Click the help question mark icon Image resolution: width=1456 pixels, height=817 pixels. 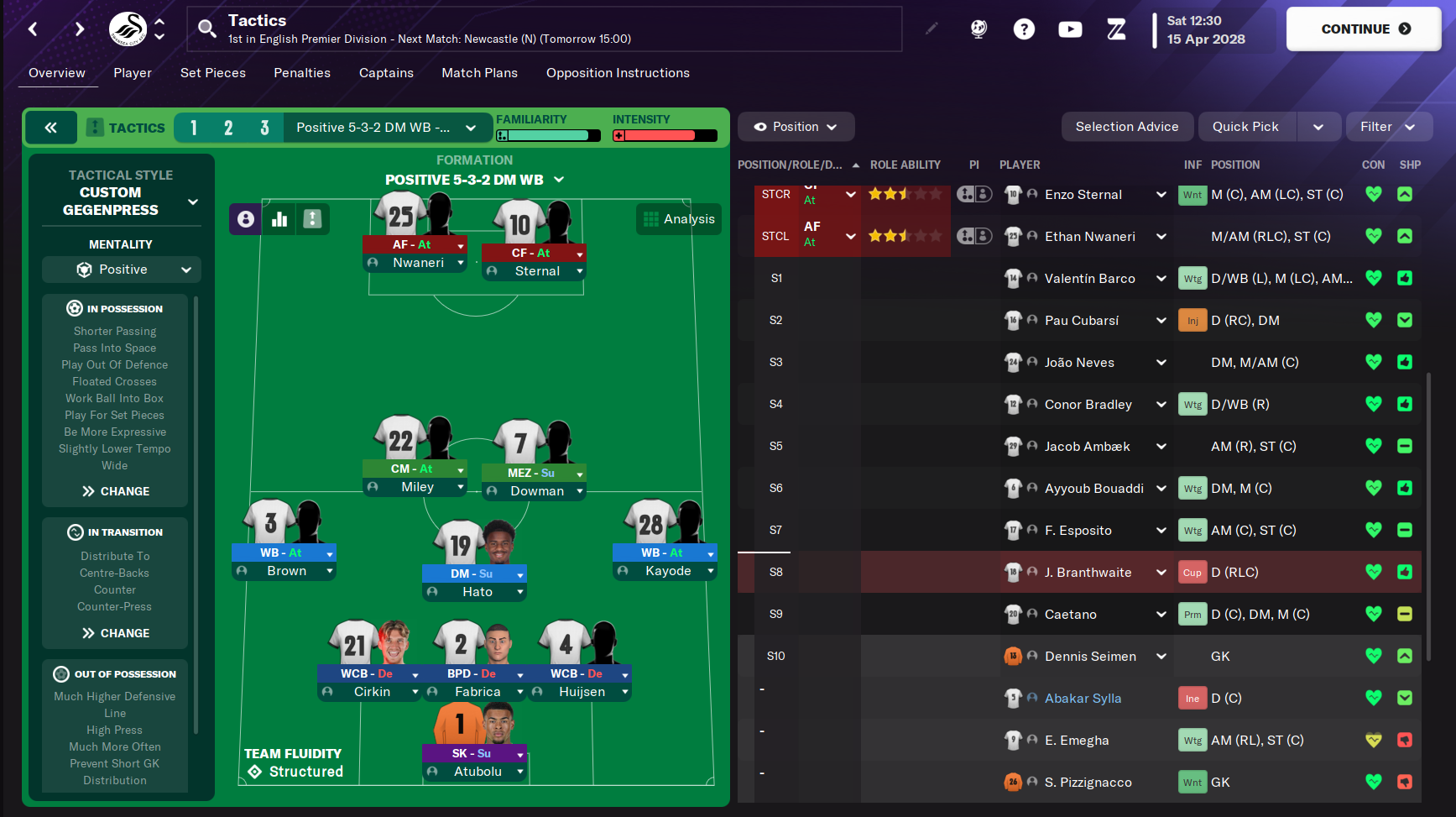pyautogui.click(x=1025, y=29)
